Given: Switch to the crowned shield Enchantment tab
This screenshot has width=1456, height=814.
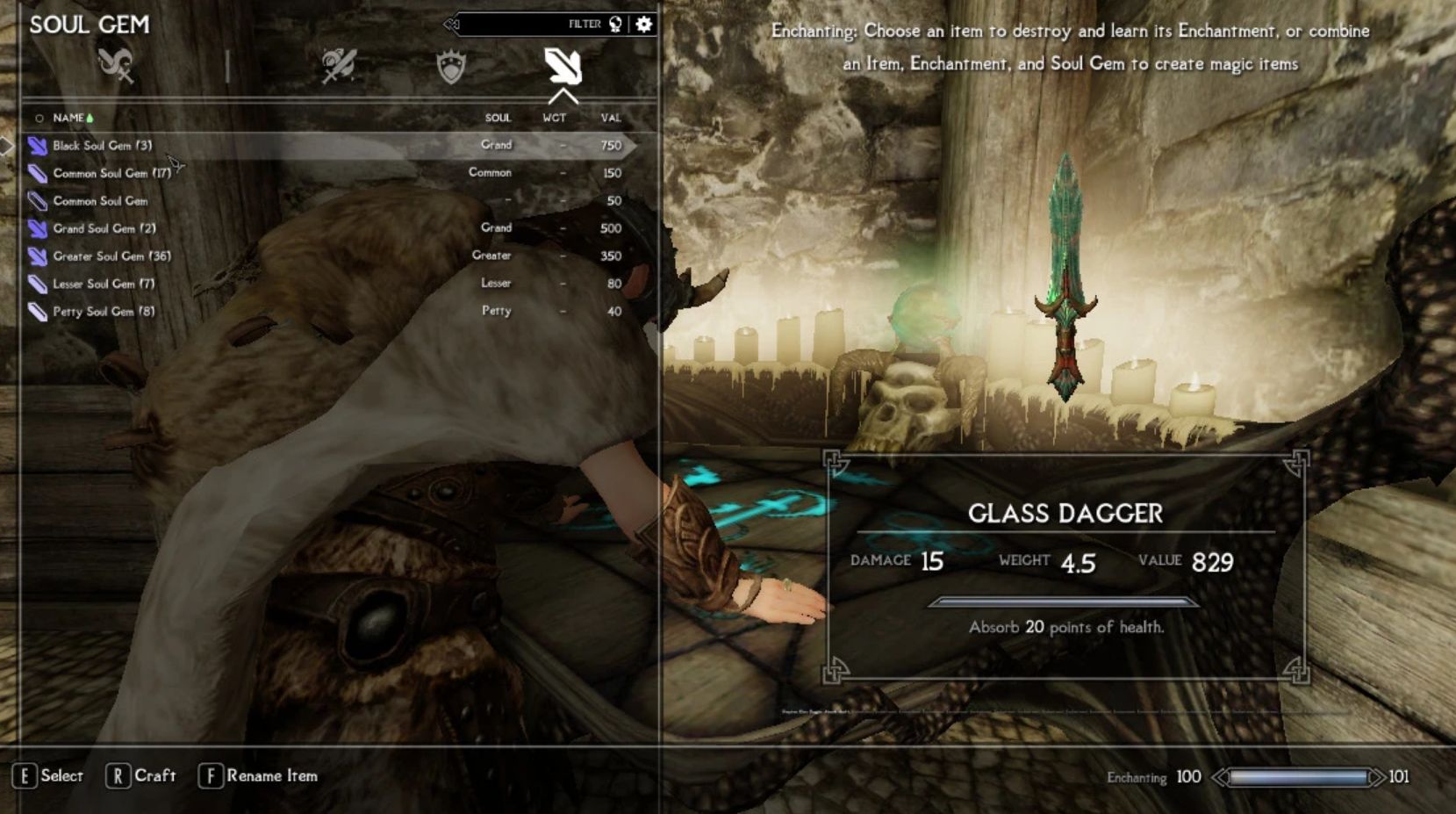Looking at the screenshot, I should tap(451, 67).
